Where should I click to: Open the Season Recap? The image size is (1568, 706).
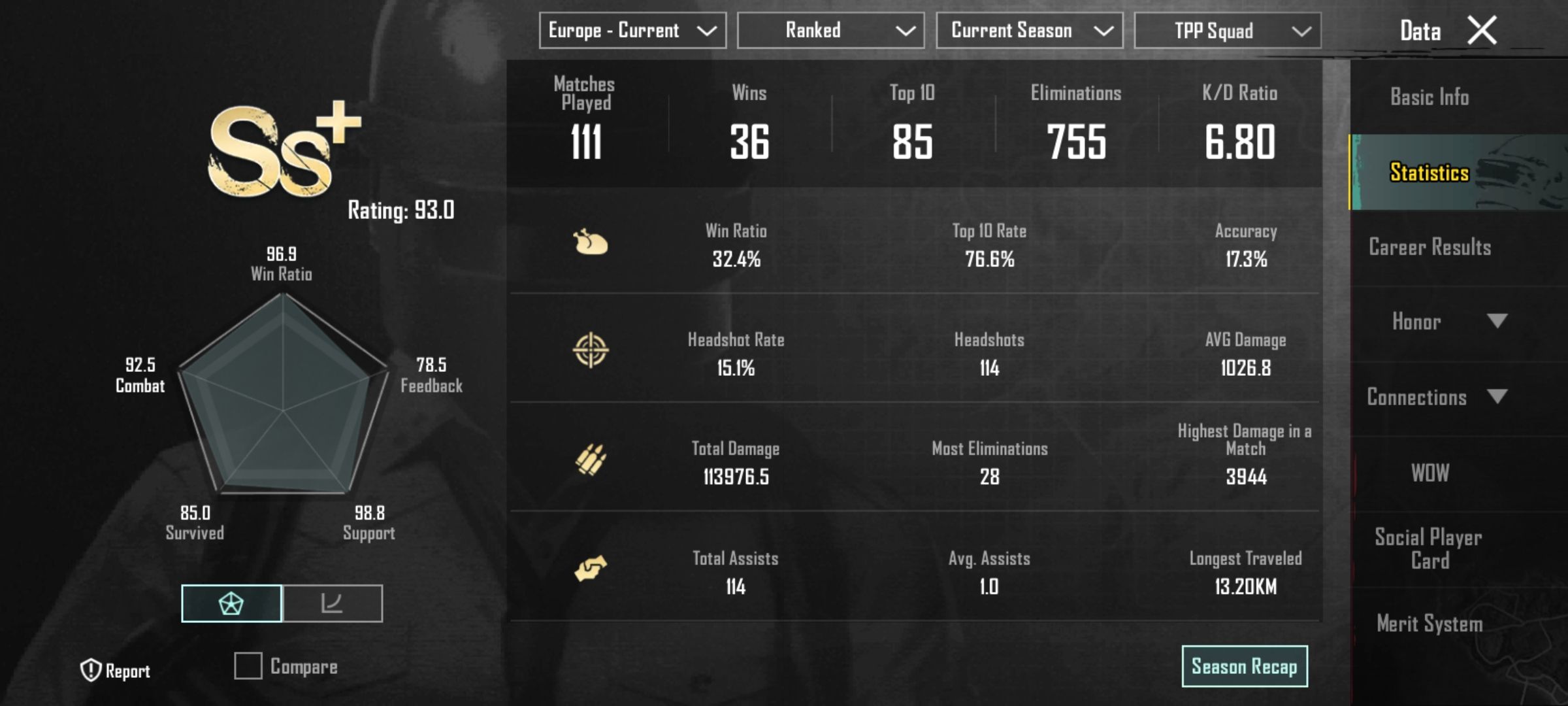pos(1245,665)
